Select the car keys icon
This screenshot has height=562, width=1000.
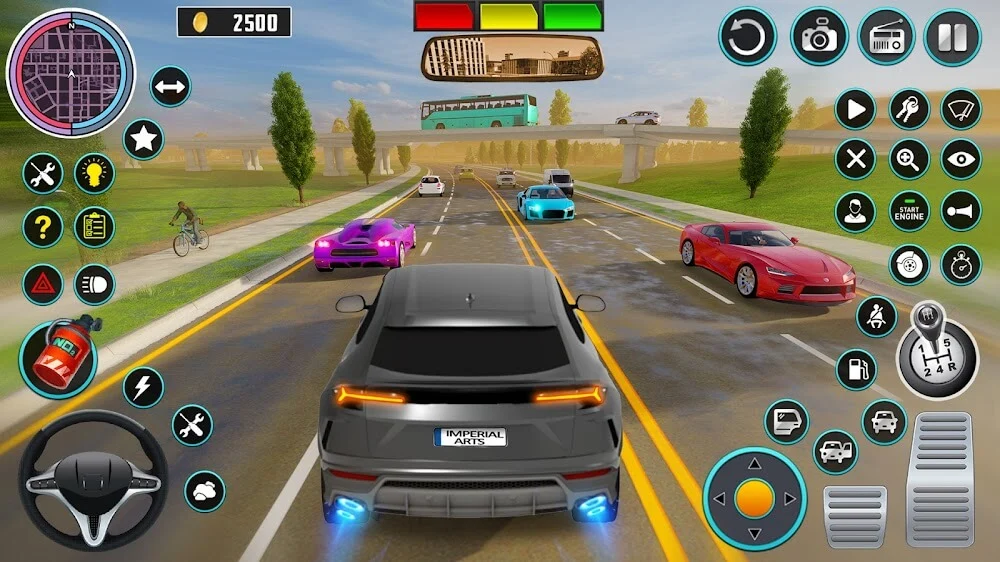909,109
